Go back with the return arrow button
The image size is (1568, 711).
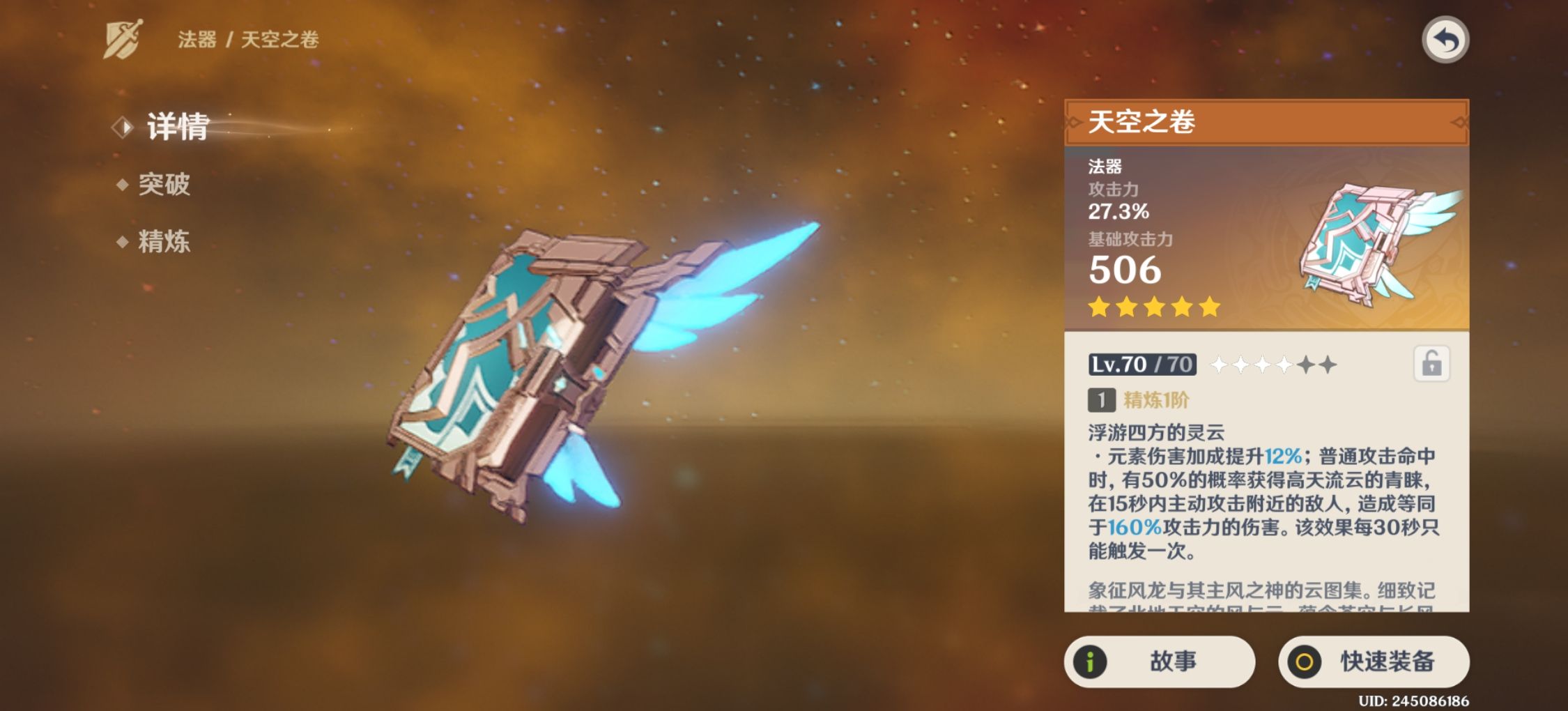[x=1445, y=40]
